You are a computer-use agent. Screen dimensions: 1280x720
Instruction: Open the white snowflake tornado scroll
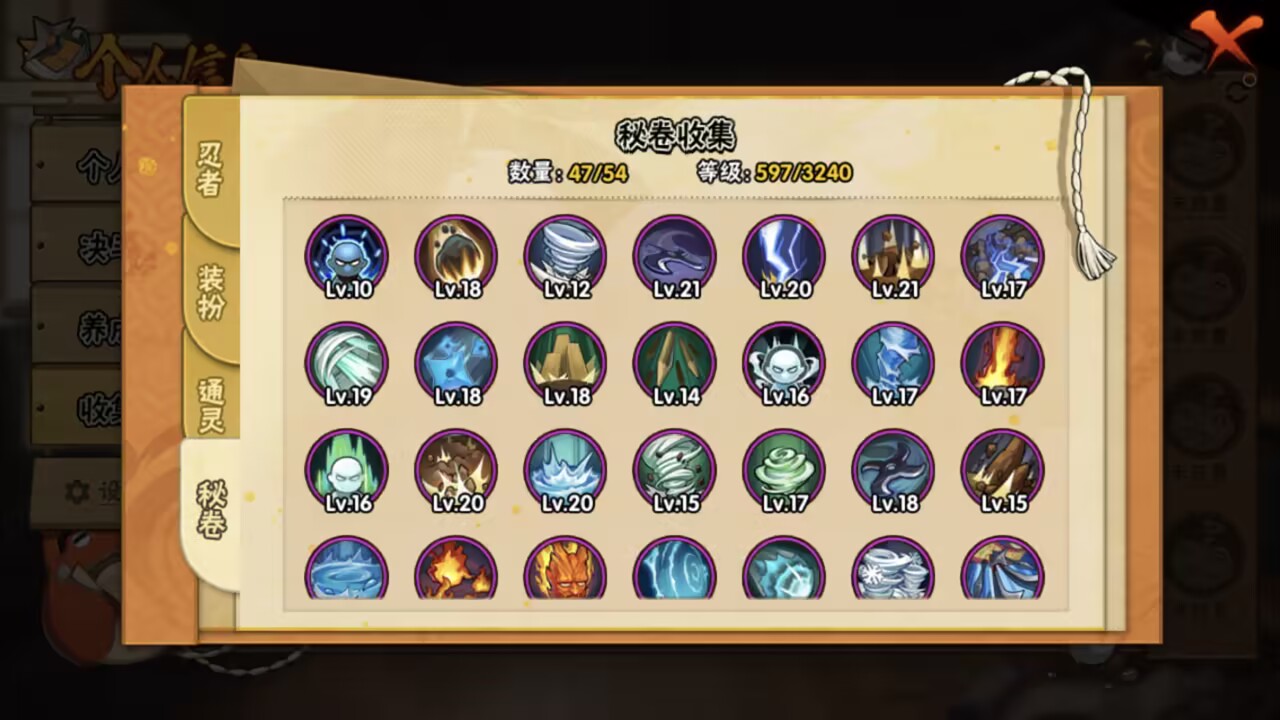[893, 570]
